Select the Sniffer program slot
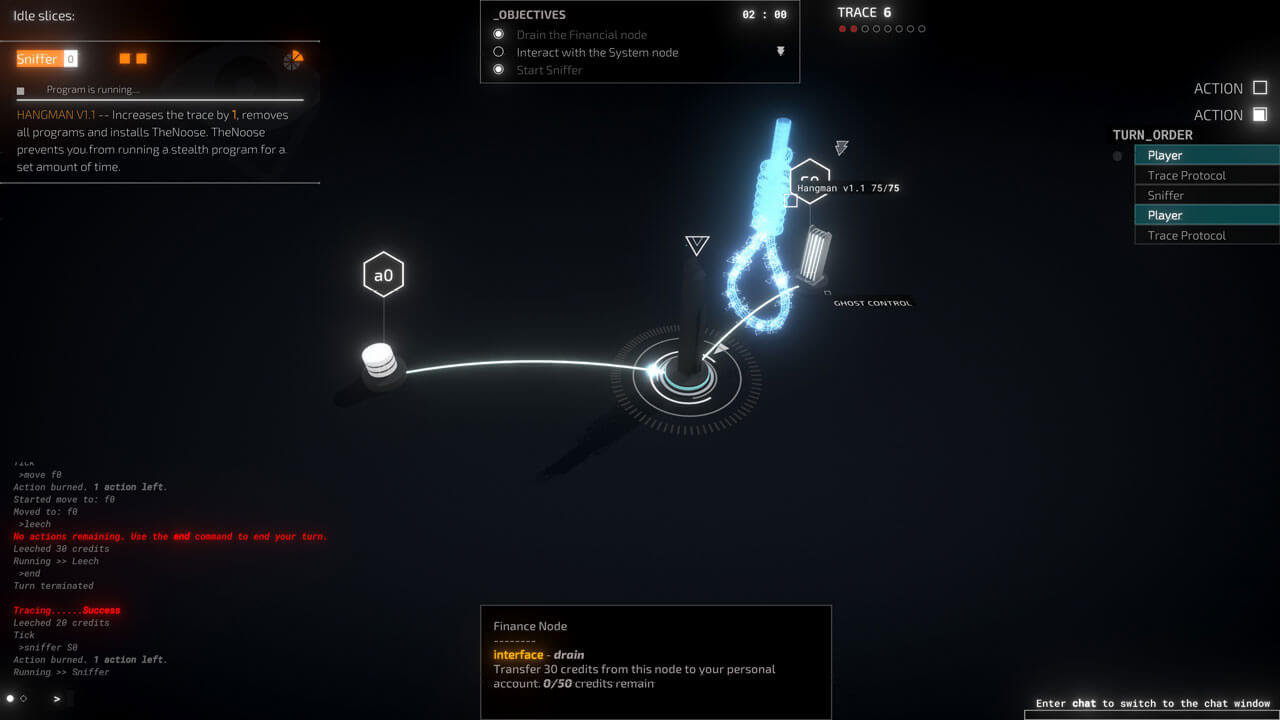The image size is (1280, 720). pyautogui.click(x=38, y=59)
